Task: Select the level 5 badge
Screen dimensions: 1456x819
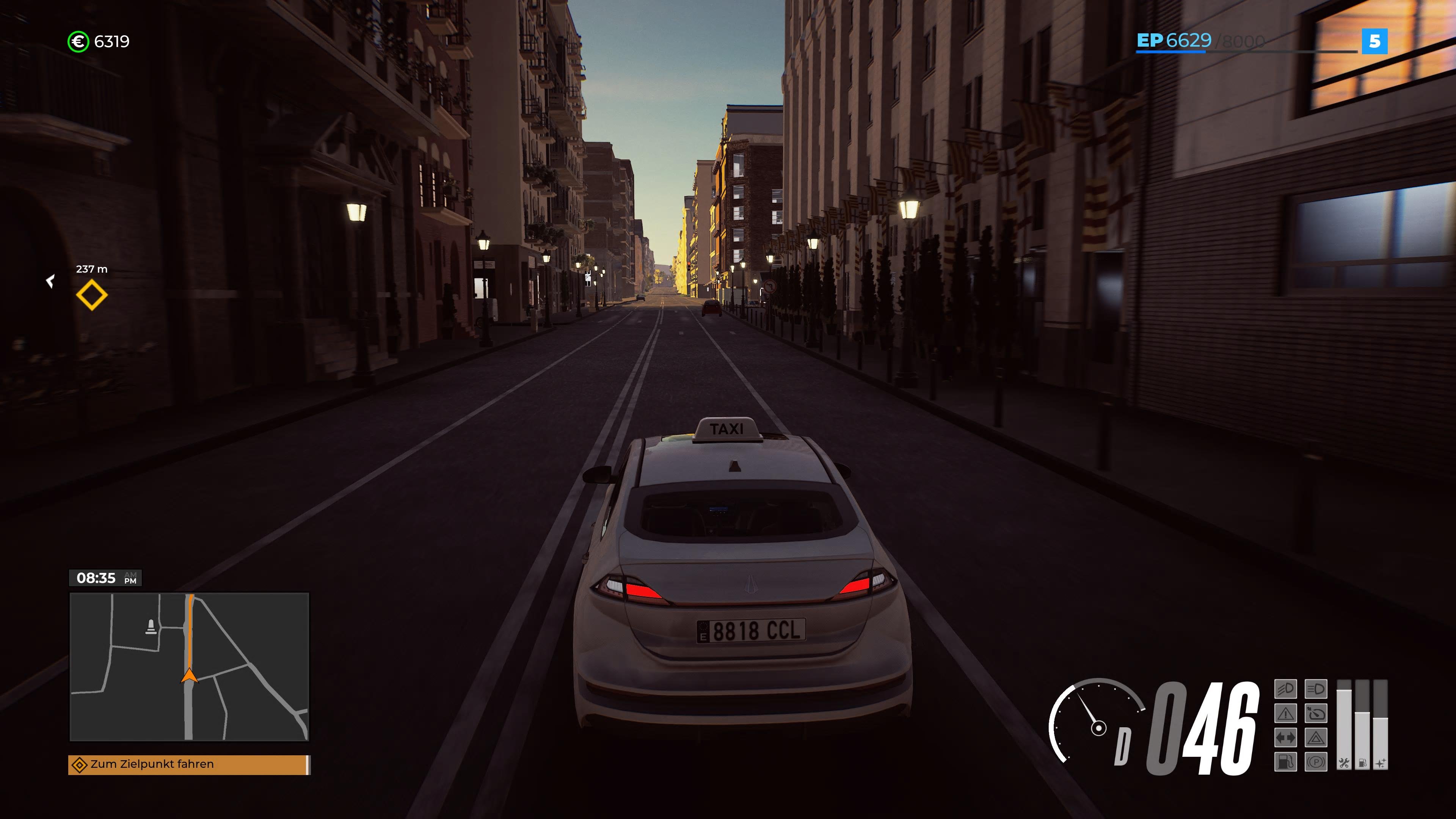Action: click(x=1376, y=41)
